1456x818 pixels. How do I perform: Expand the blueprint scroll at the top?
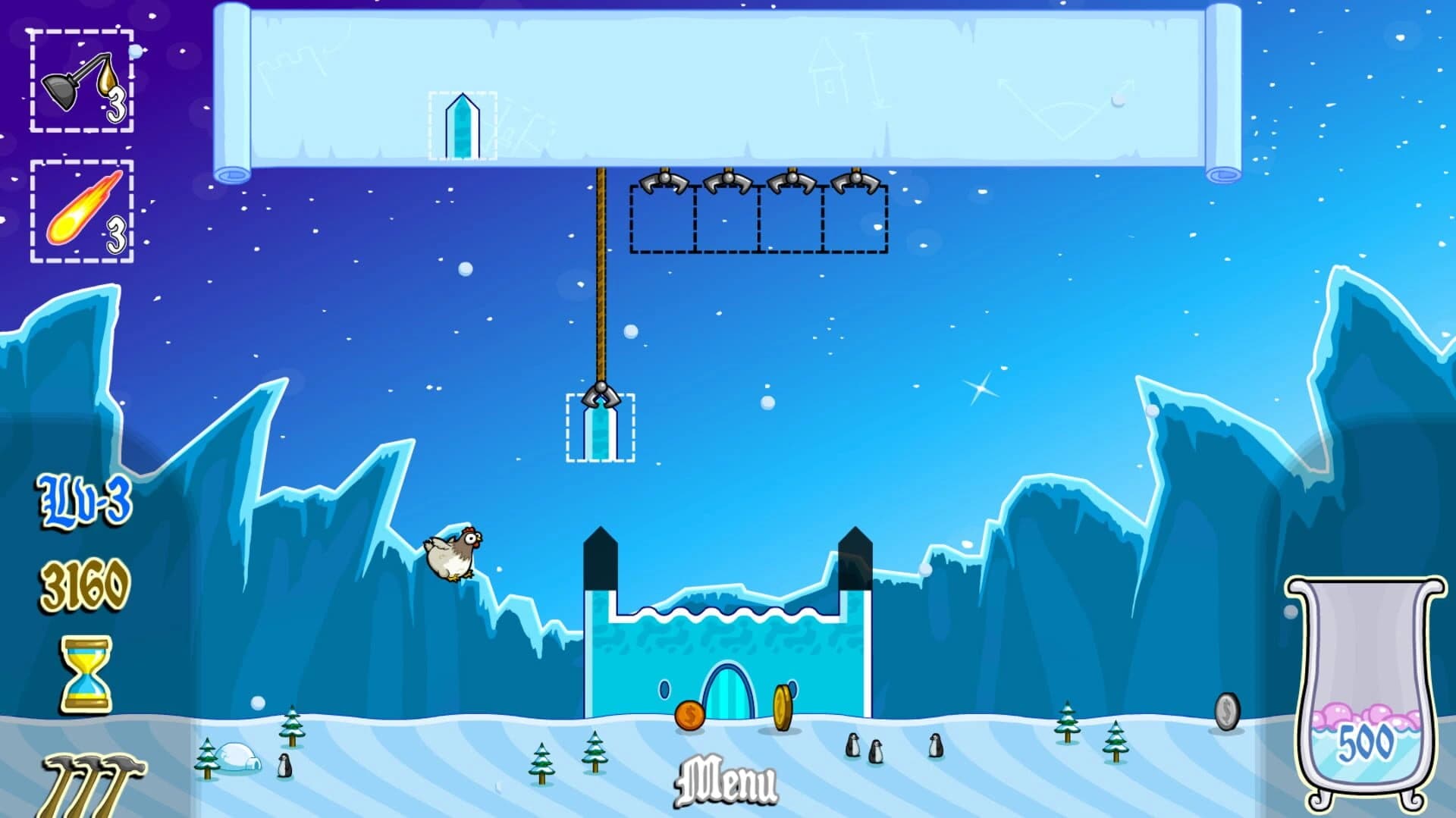728,83
